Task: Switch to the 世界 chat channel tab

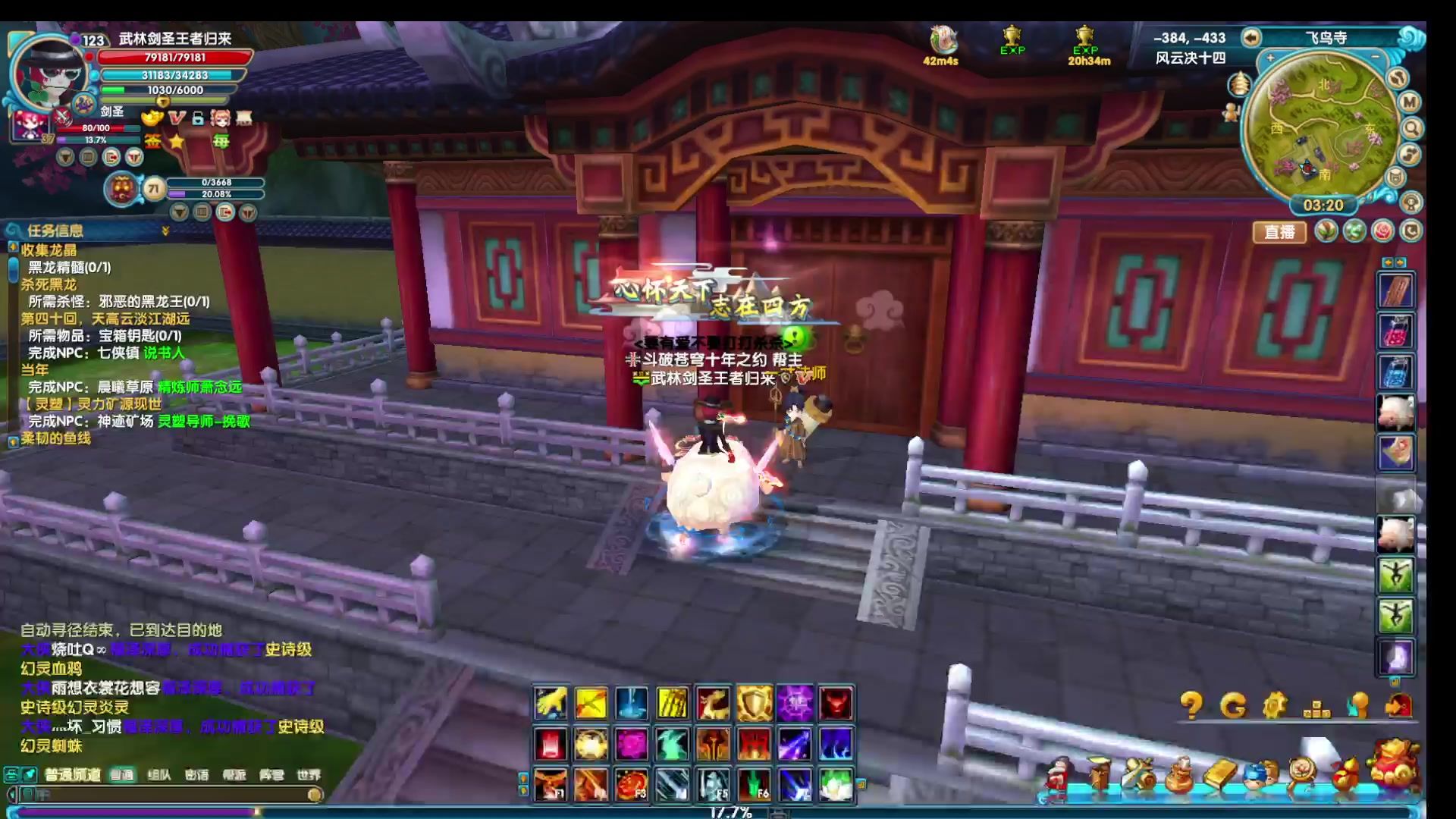Action: click(x=309, y=775)
